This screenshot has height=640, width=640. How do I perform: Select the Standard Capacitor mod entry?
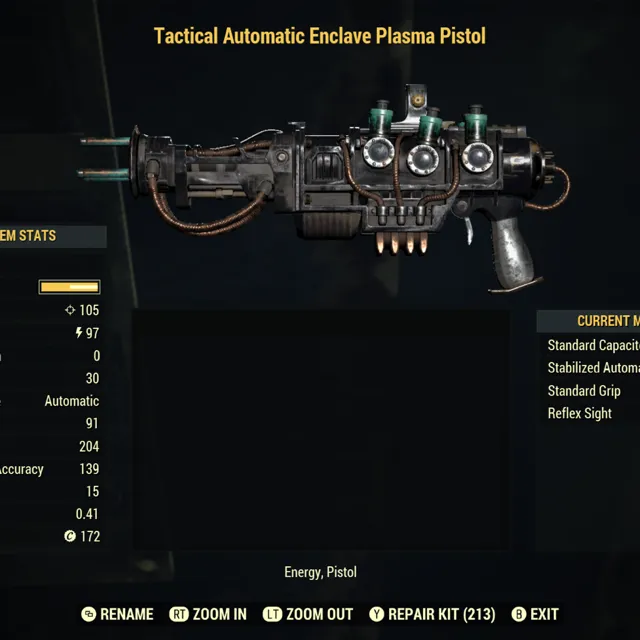tap(593, 345)
